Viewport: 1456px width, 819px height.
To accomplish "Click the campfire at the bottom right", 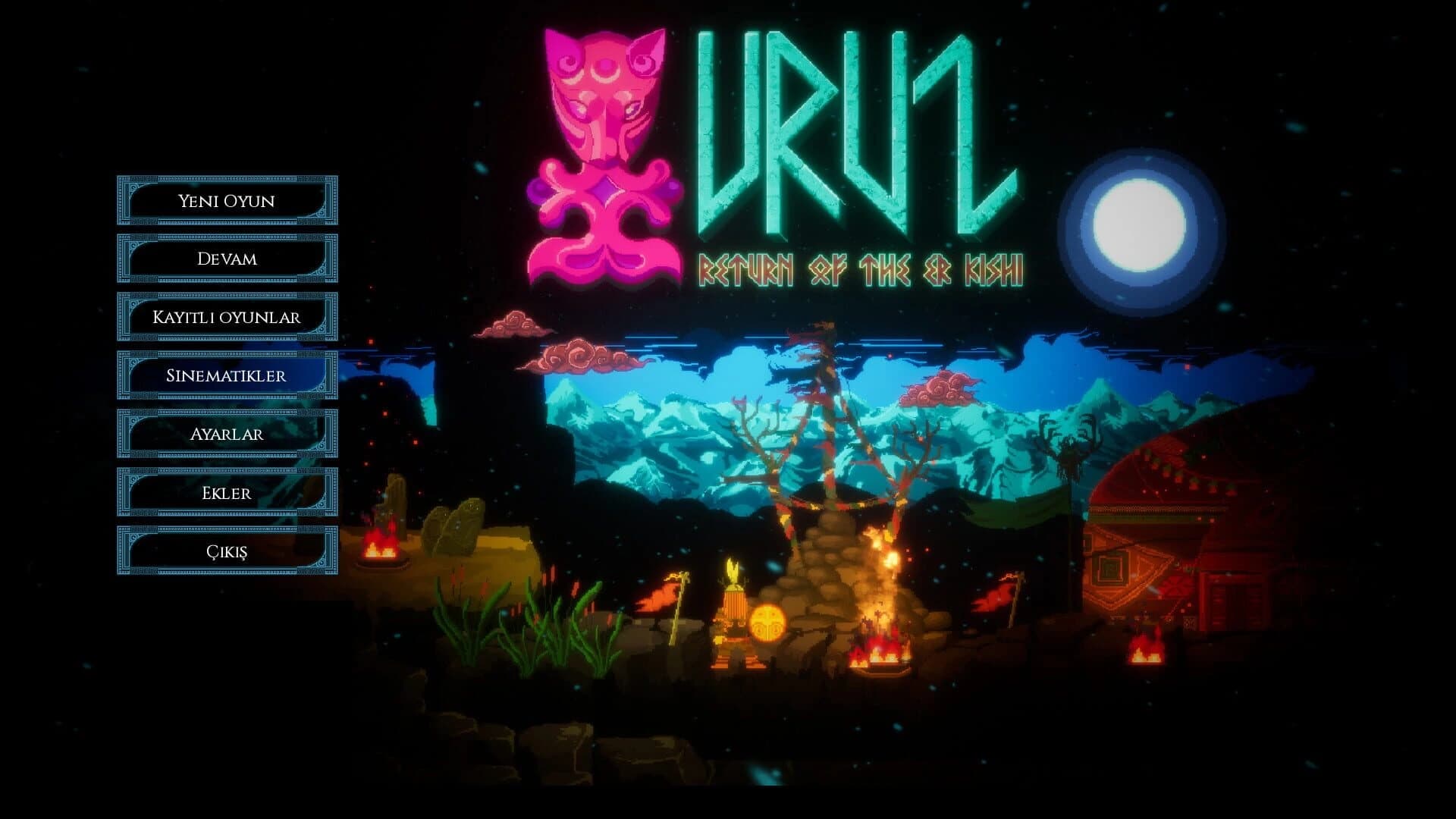I will point(1145,656).
